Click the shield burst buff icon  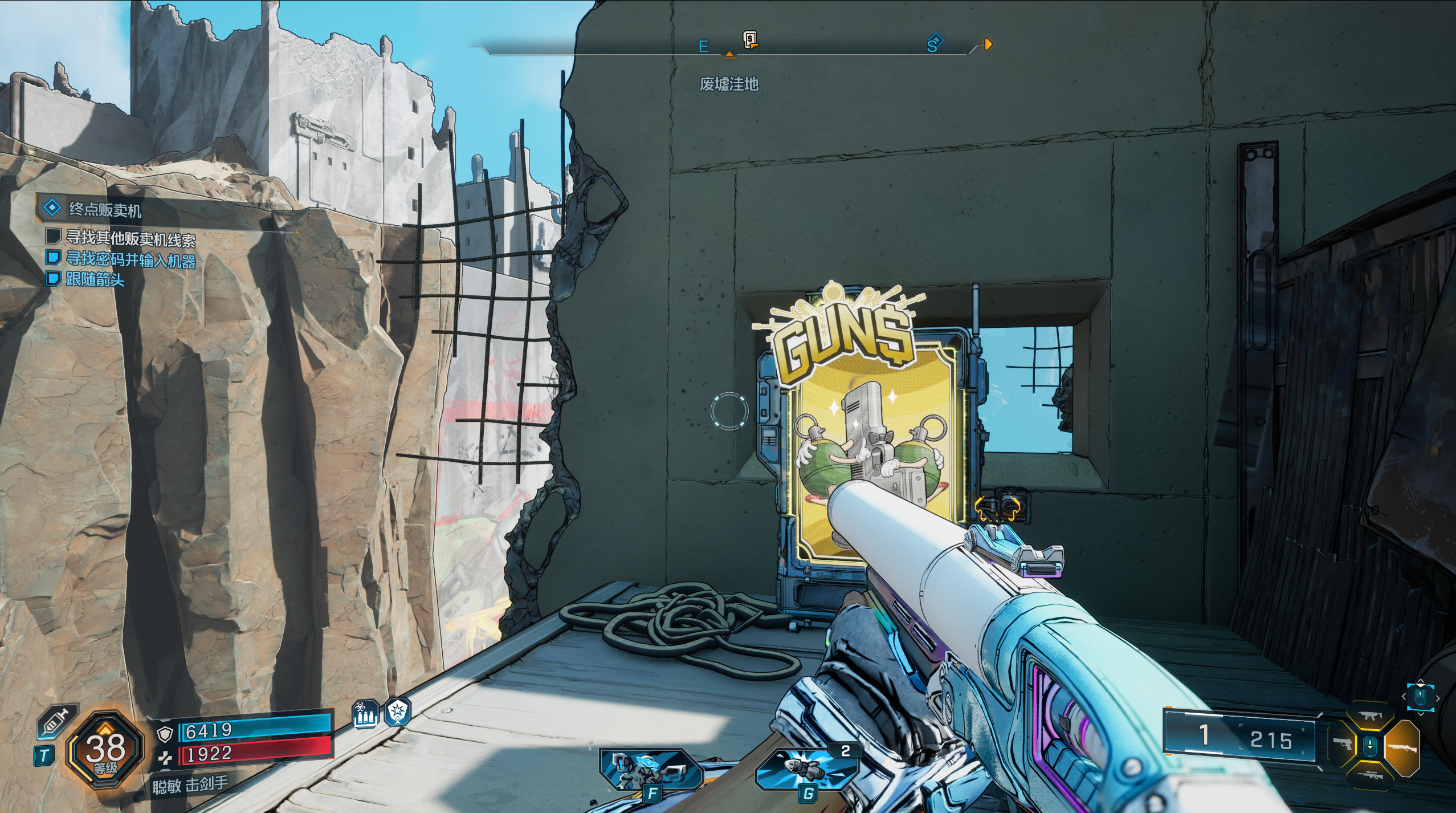pos(397,712)
